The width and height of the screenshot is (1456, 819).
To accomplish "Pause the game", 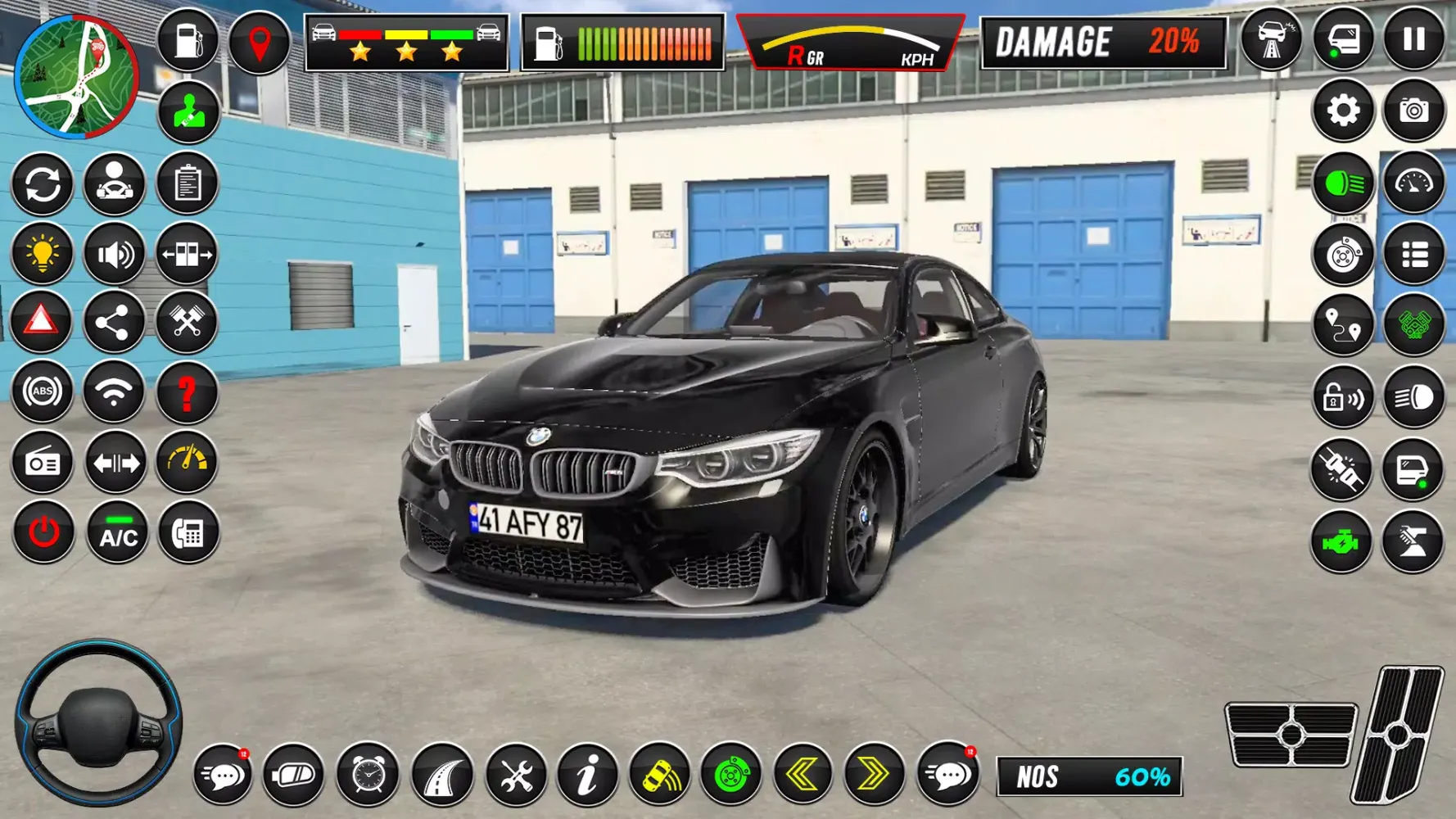I will pyautogui.click(x=1413, y=39).
